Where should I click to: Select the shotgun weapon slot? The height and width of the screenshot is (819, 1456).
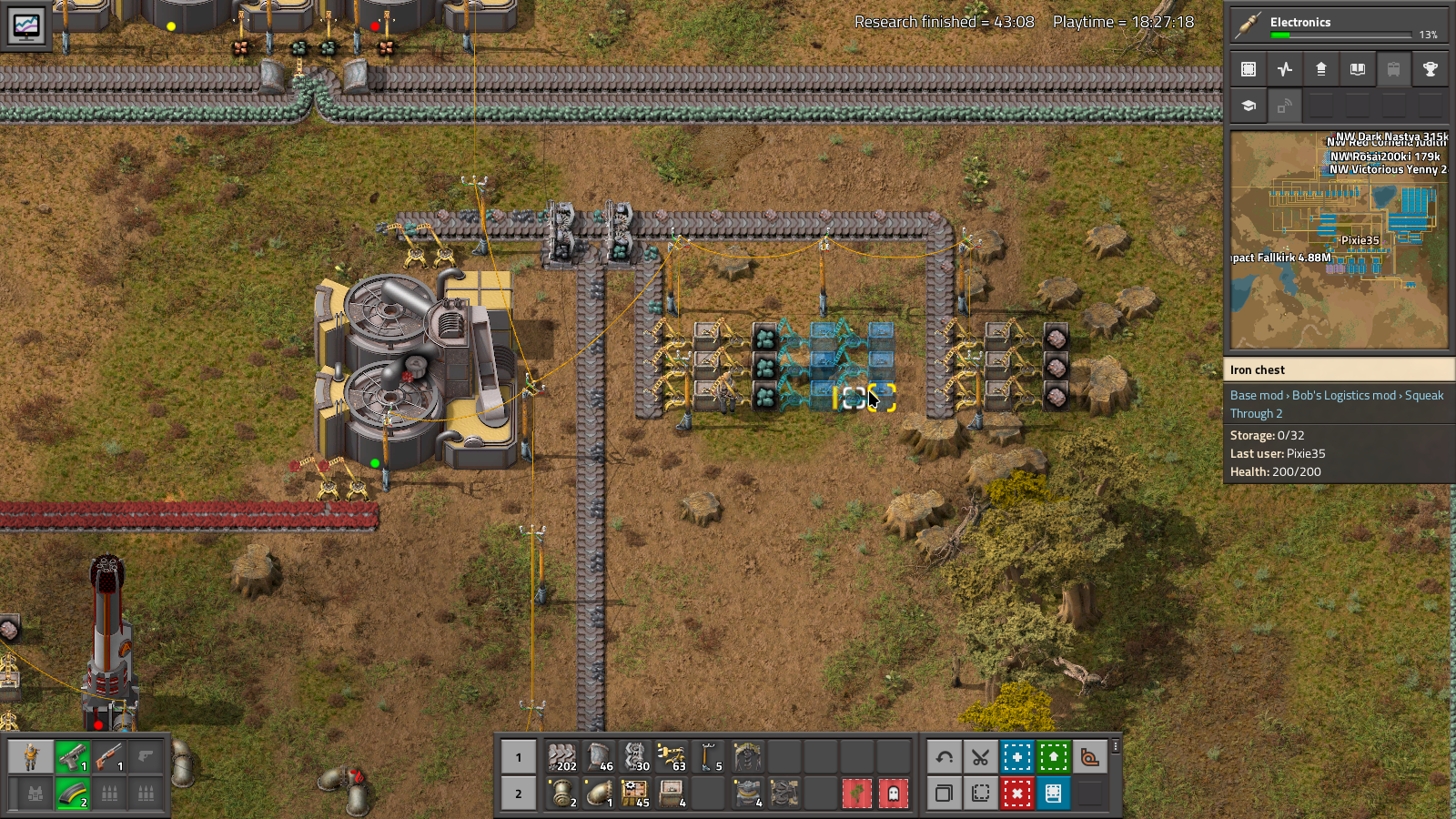point(109,757)
